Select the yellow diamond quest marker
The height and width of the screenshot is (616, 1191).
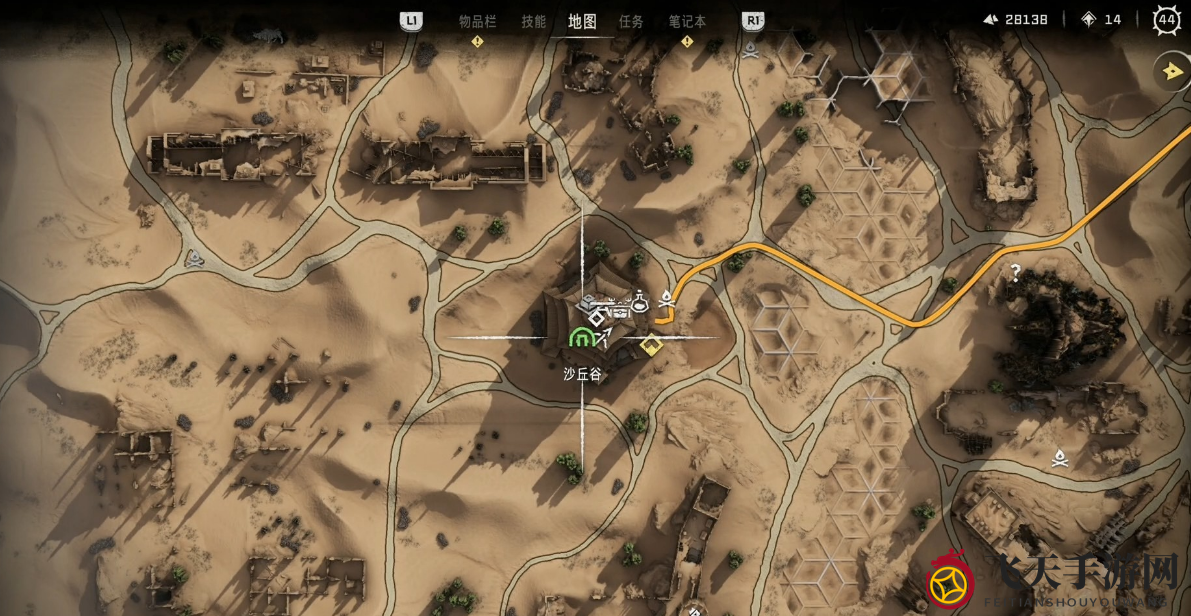[x=651, y=345]
